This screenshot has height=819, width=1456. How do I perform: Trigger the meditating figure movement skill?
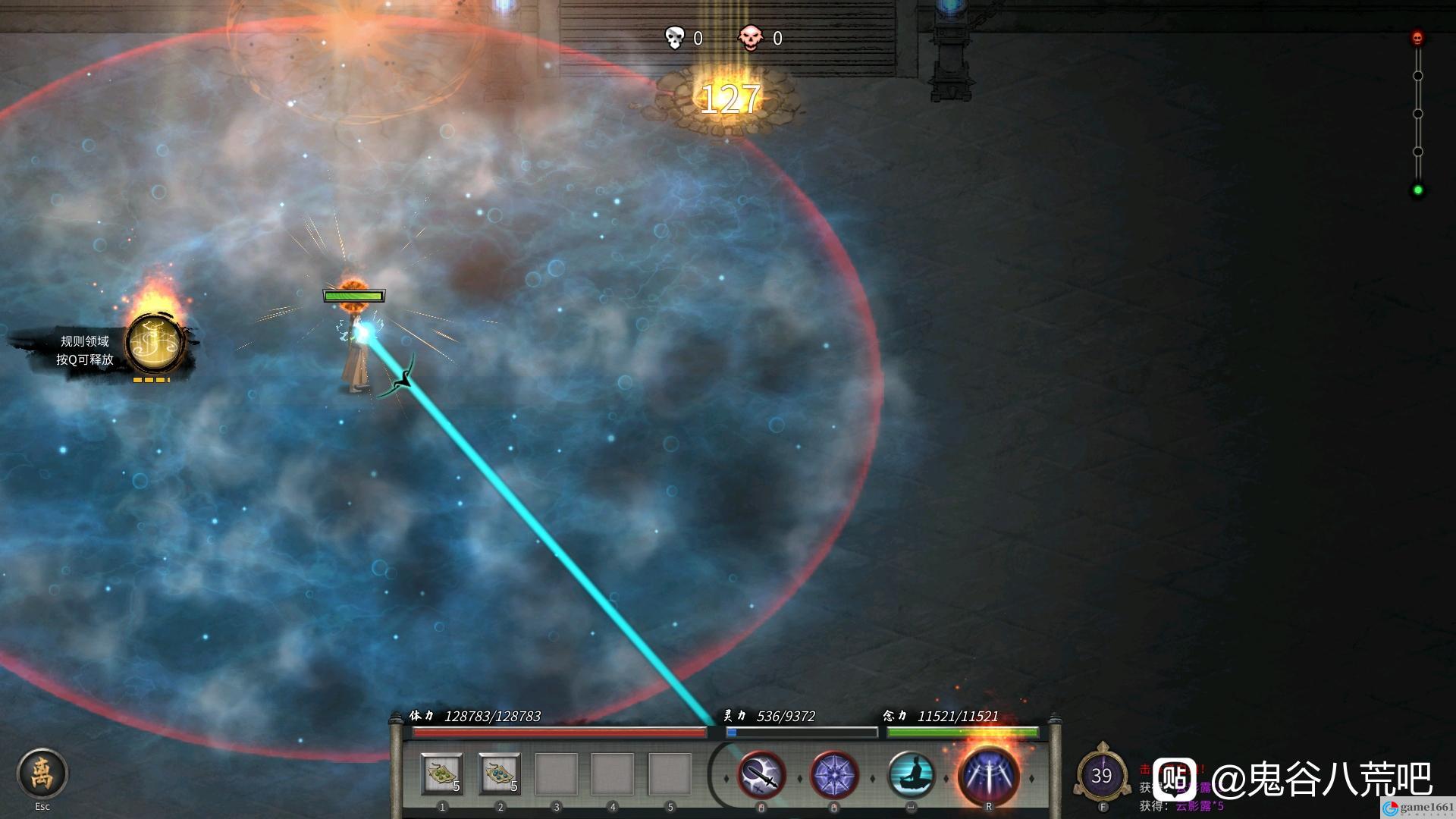pos(911,775)
